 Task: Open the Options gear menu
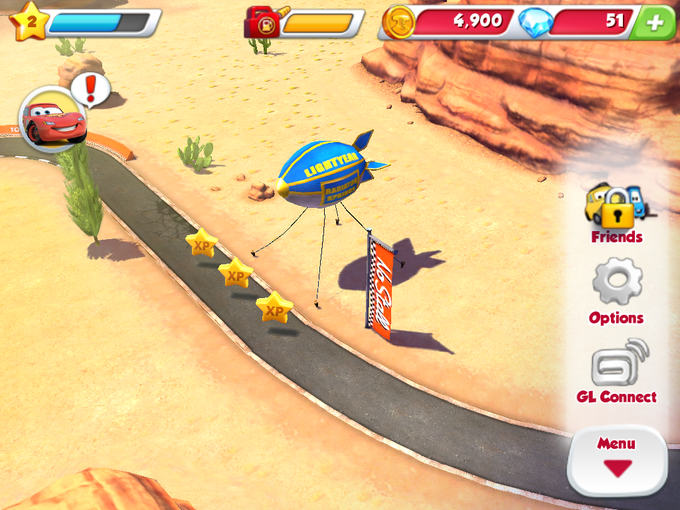tap(616, 292)
